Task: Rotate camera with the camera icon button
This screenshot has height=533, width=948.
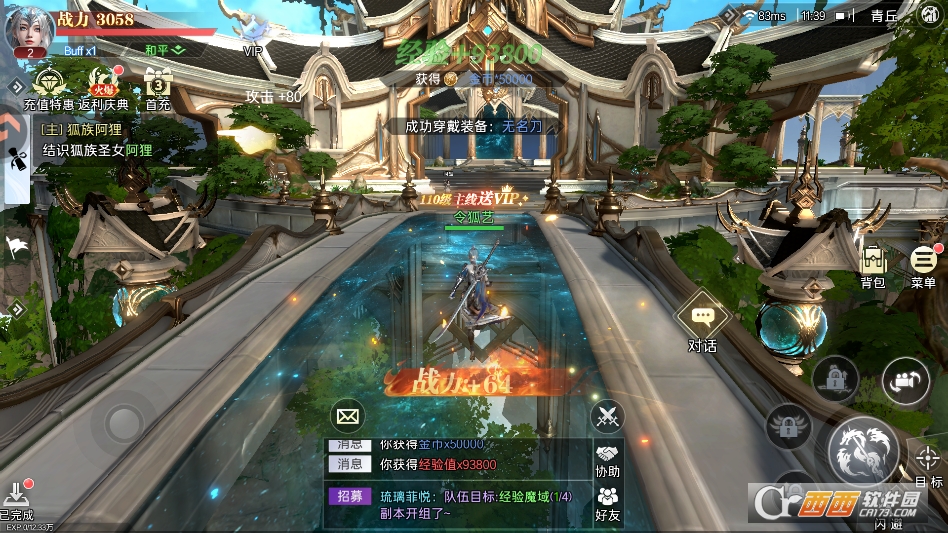Action: click(906, 380)
